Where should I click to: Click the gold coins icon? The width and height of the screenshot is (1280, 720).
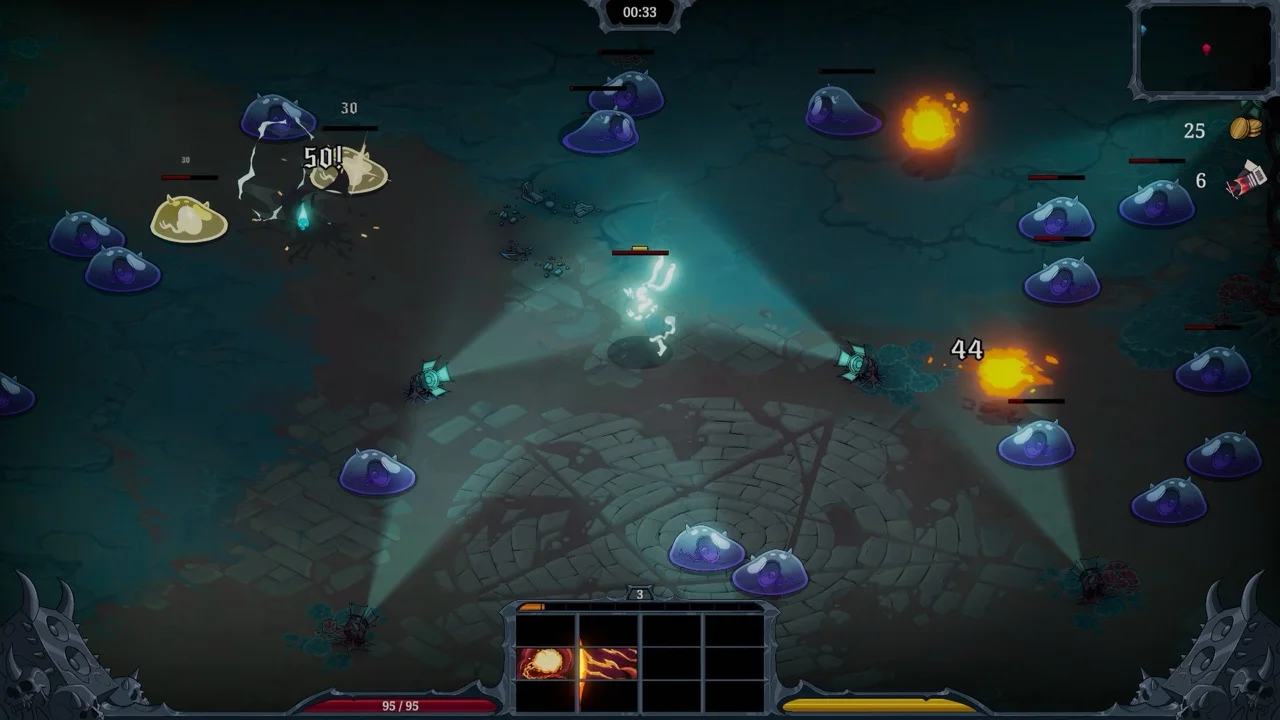(1245, 129)
